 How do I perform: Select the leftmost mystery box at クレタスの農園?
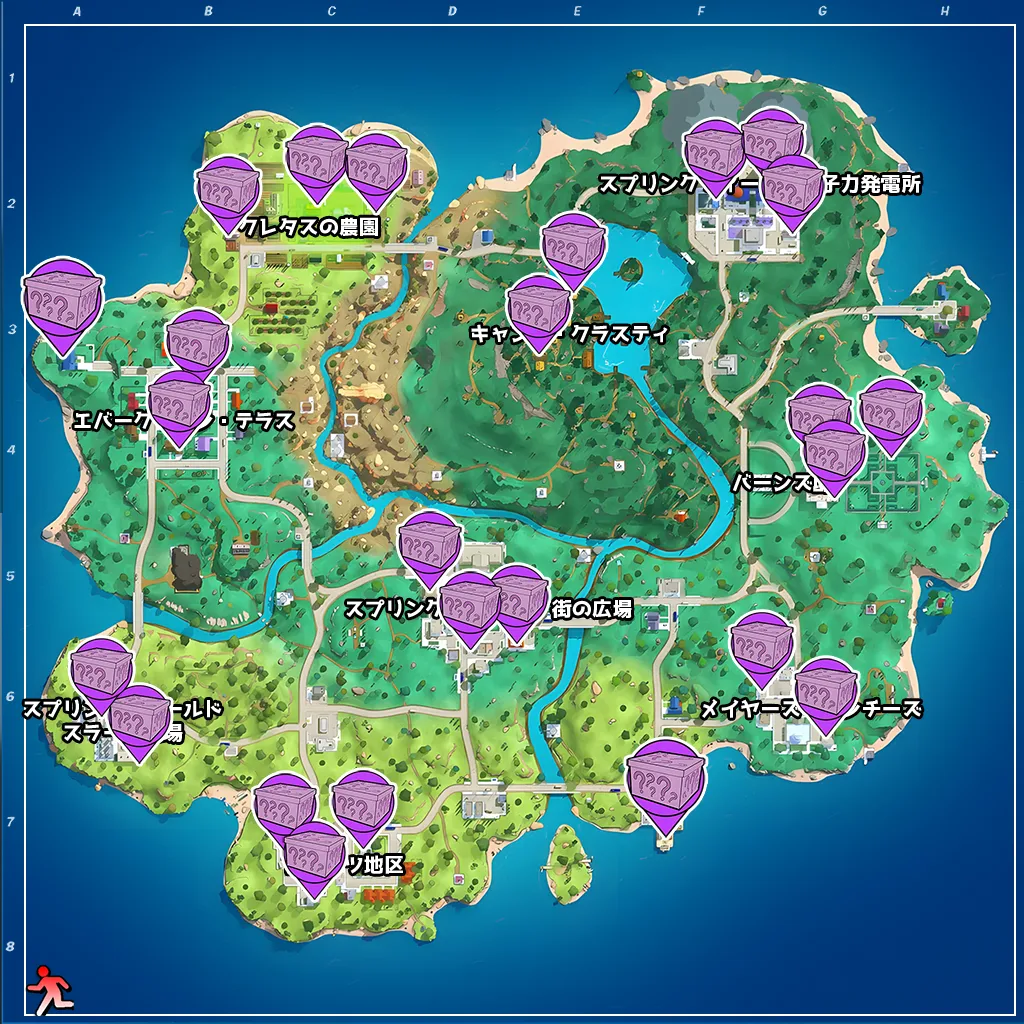(229, 190)
